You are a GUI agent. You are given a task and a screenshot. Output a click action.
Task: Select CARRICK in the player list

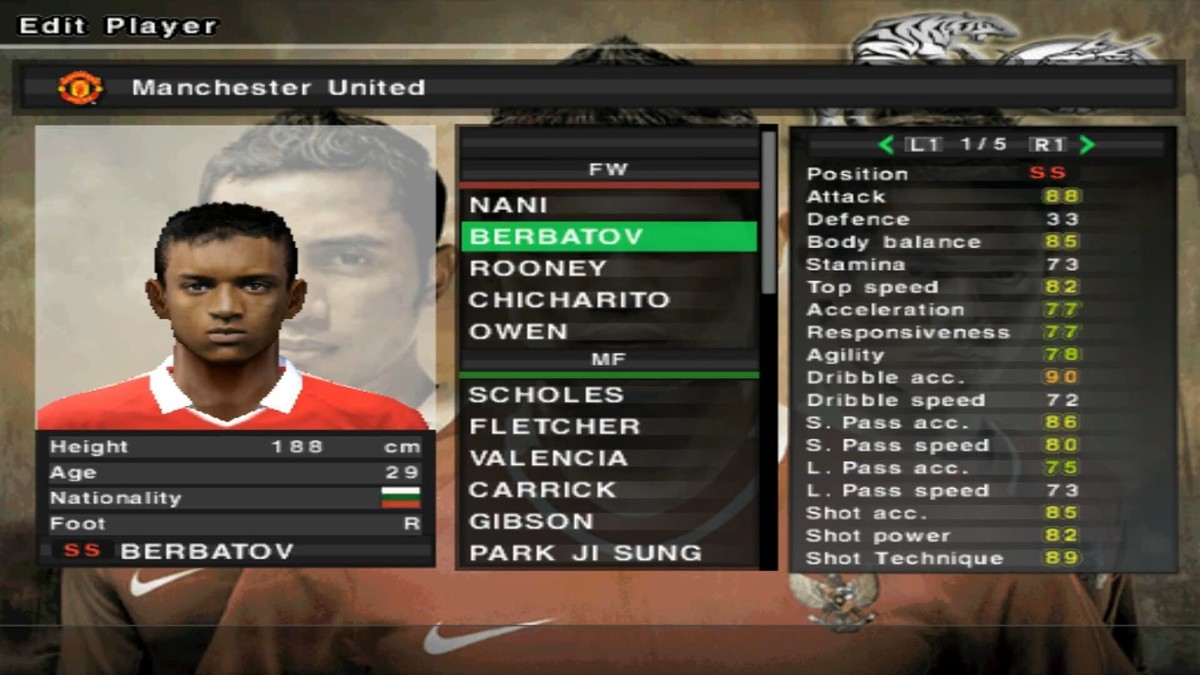[543, 490]
